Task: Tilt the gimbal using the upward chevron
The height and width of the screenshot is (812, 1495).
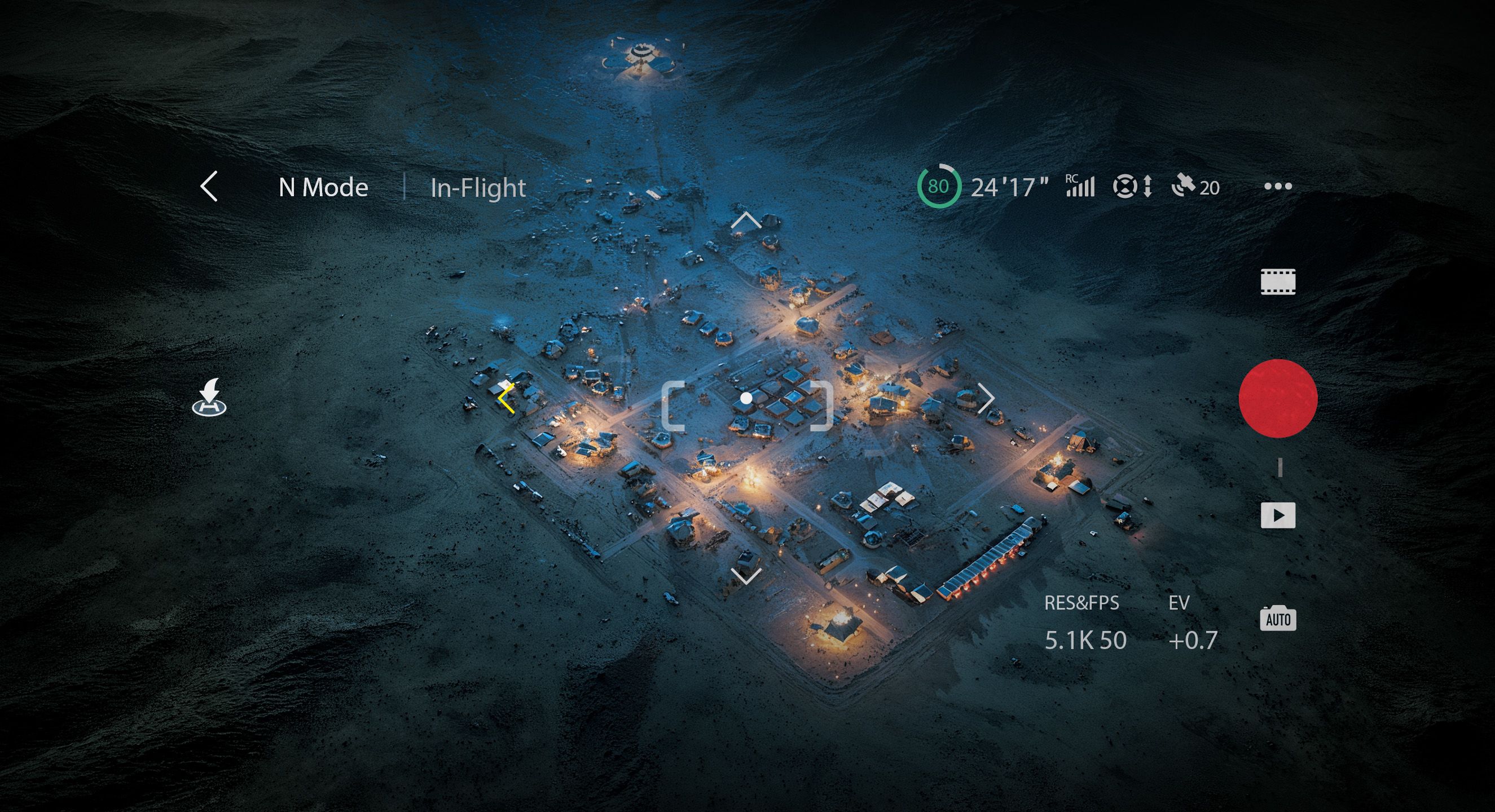Action: click(x=746, y=220)
